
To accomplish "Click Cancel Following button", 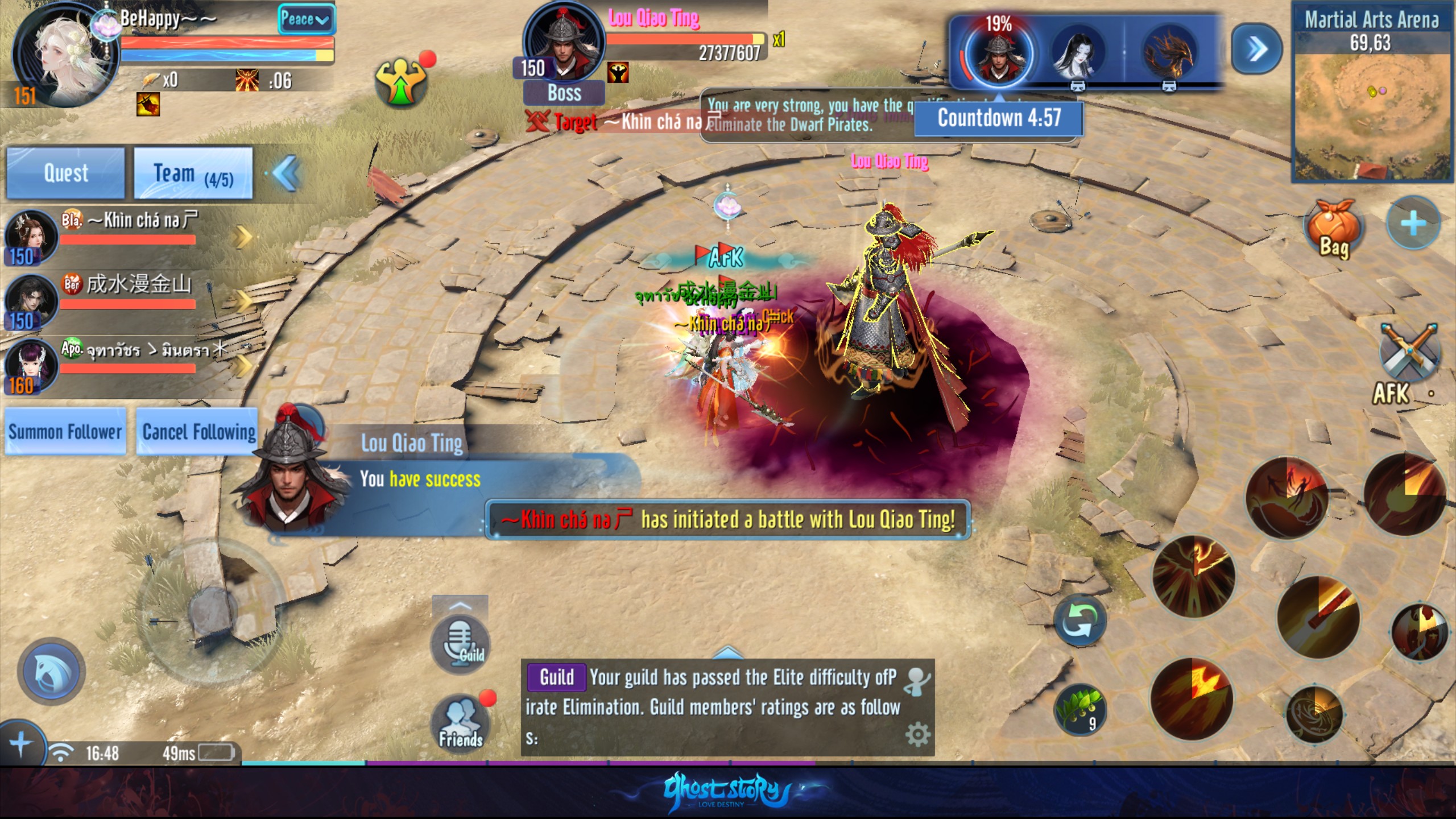I will 198,432.
